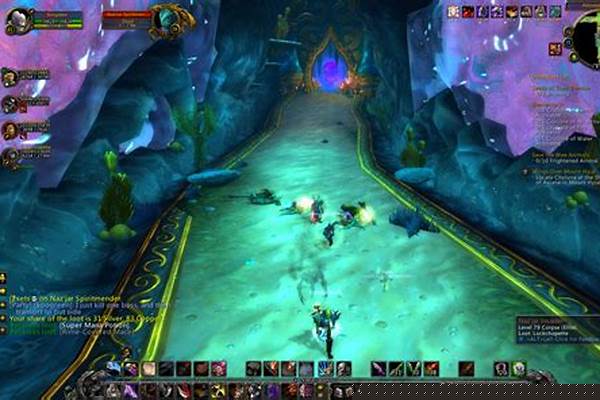Select the topmost party member portrait
The width and height of the screenshot is (600, 400).
tap(10, 78)
